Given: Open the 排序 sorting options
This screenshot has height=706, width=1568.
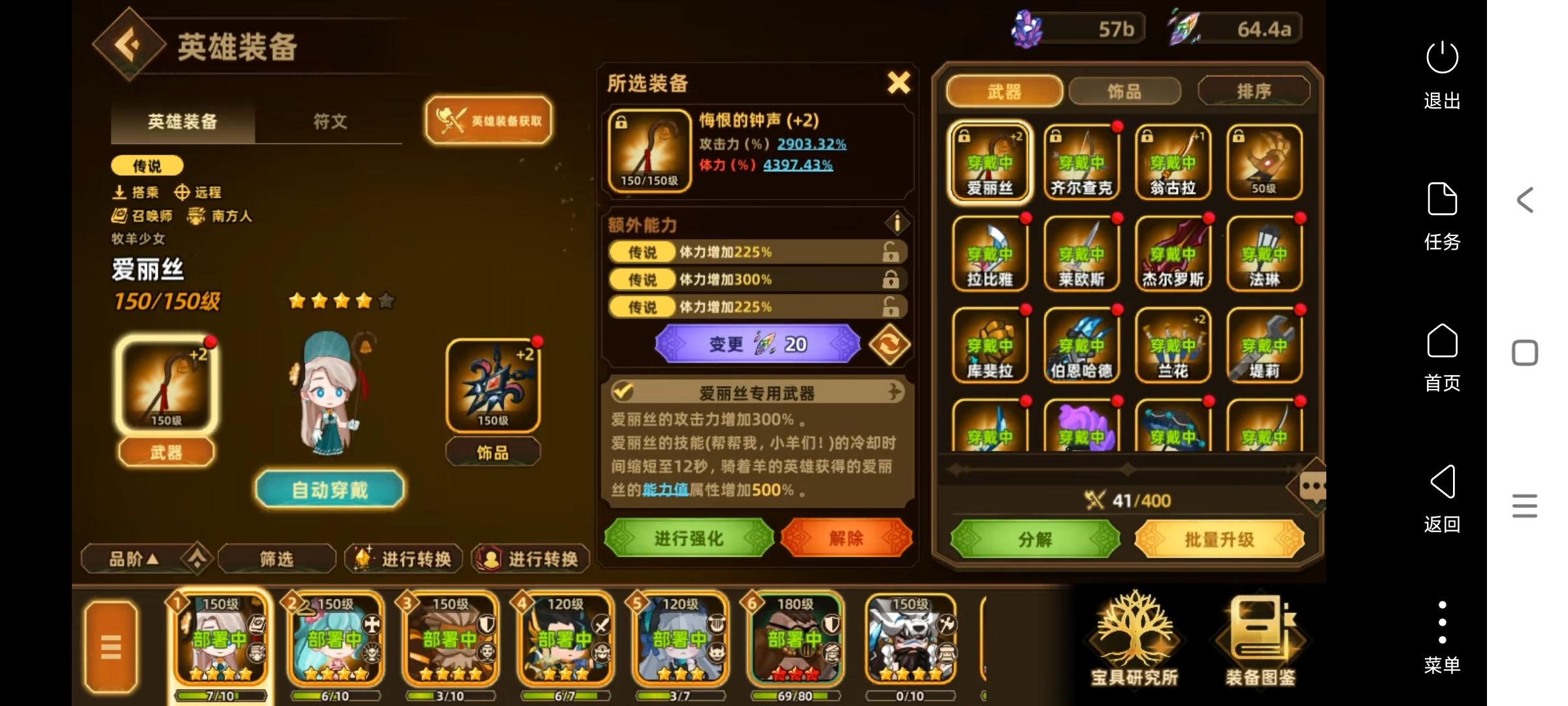Looking at the screenshot, I should point(1254,90).
